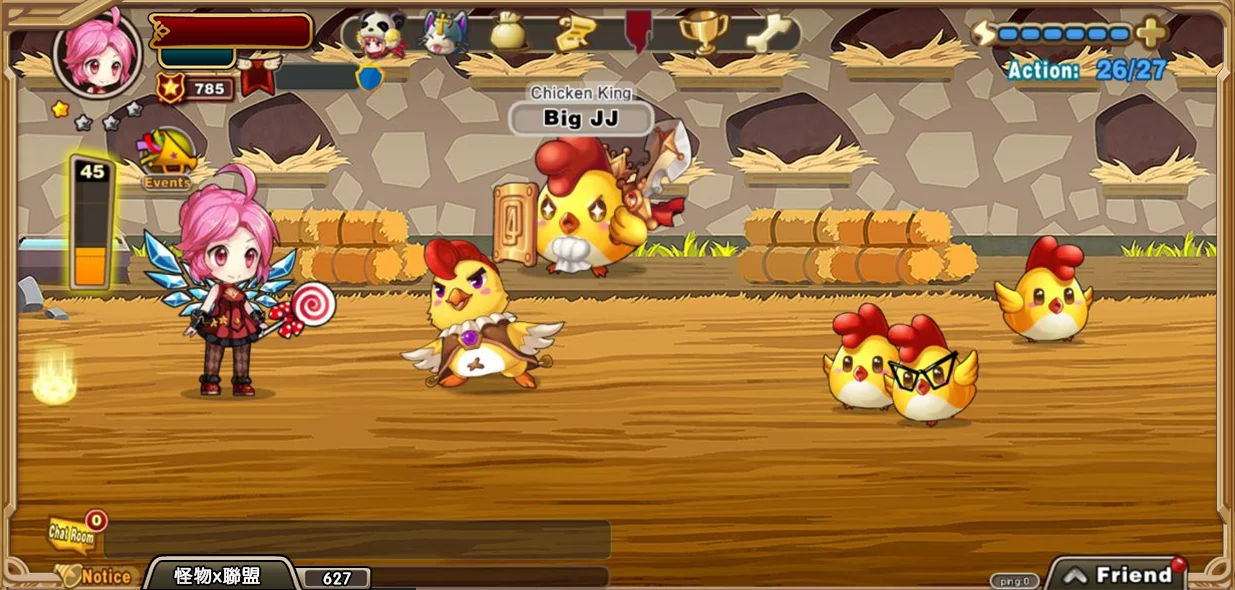Click the Chicken King Big JJ nameplate
This screenshot has width=1235, height=590.
[x=581, y=118]
